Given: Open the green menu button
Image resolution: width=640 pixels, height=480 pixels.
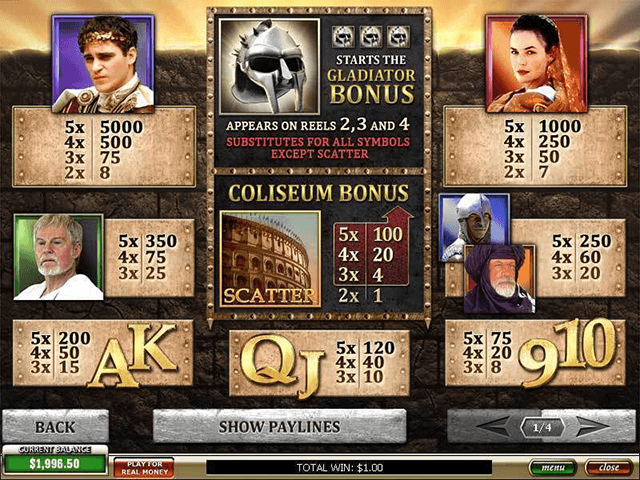Looking at the screenshot, I should 553,467.
